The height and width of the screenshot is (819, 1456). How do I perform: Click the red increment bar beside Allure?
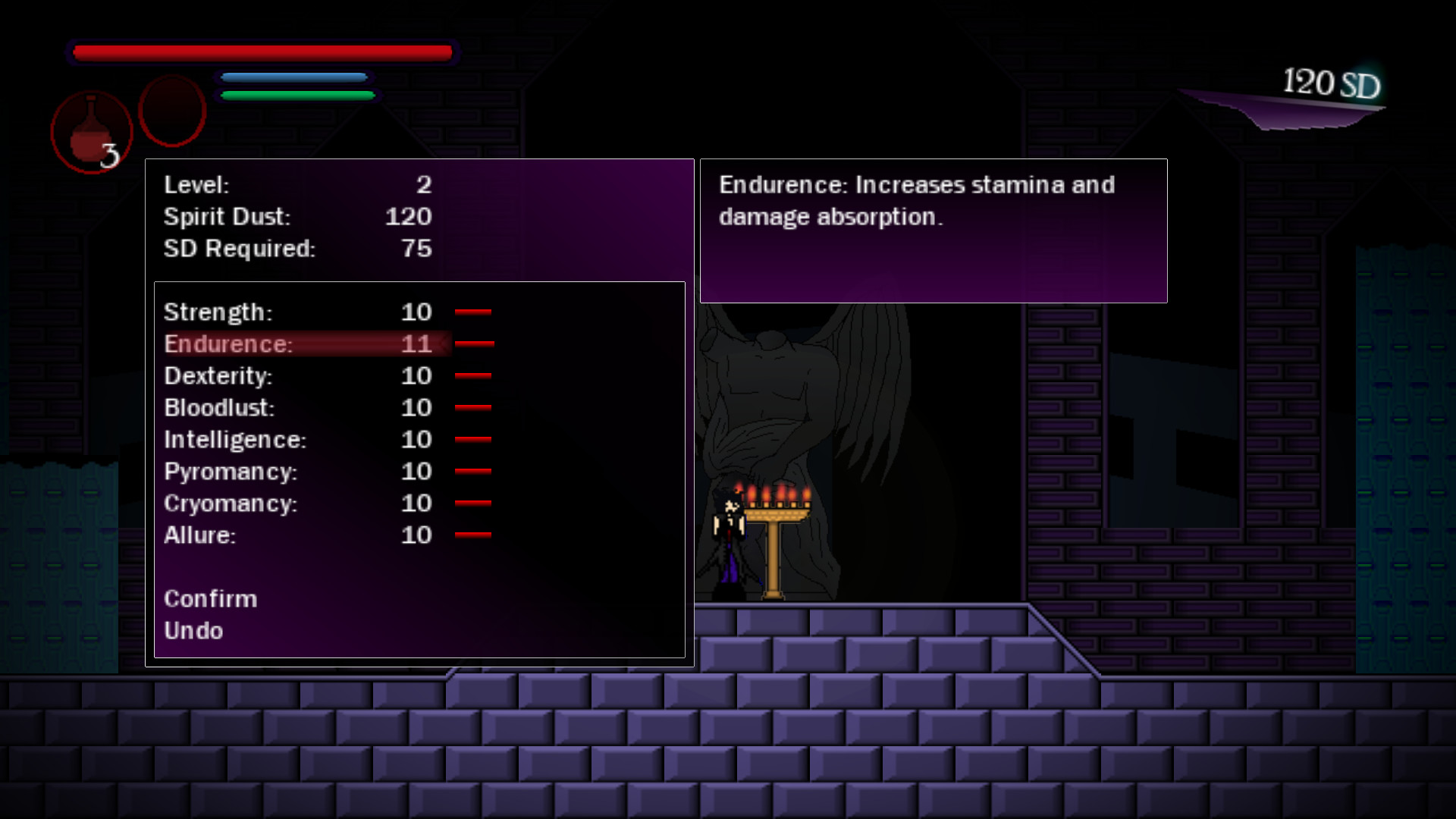point(472,535)
